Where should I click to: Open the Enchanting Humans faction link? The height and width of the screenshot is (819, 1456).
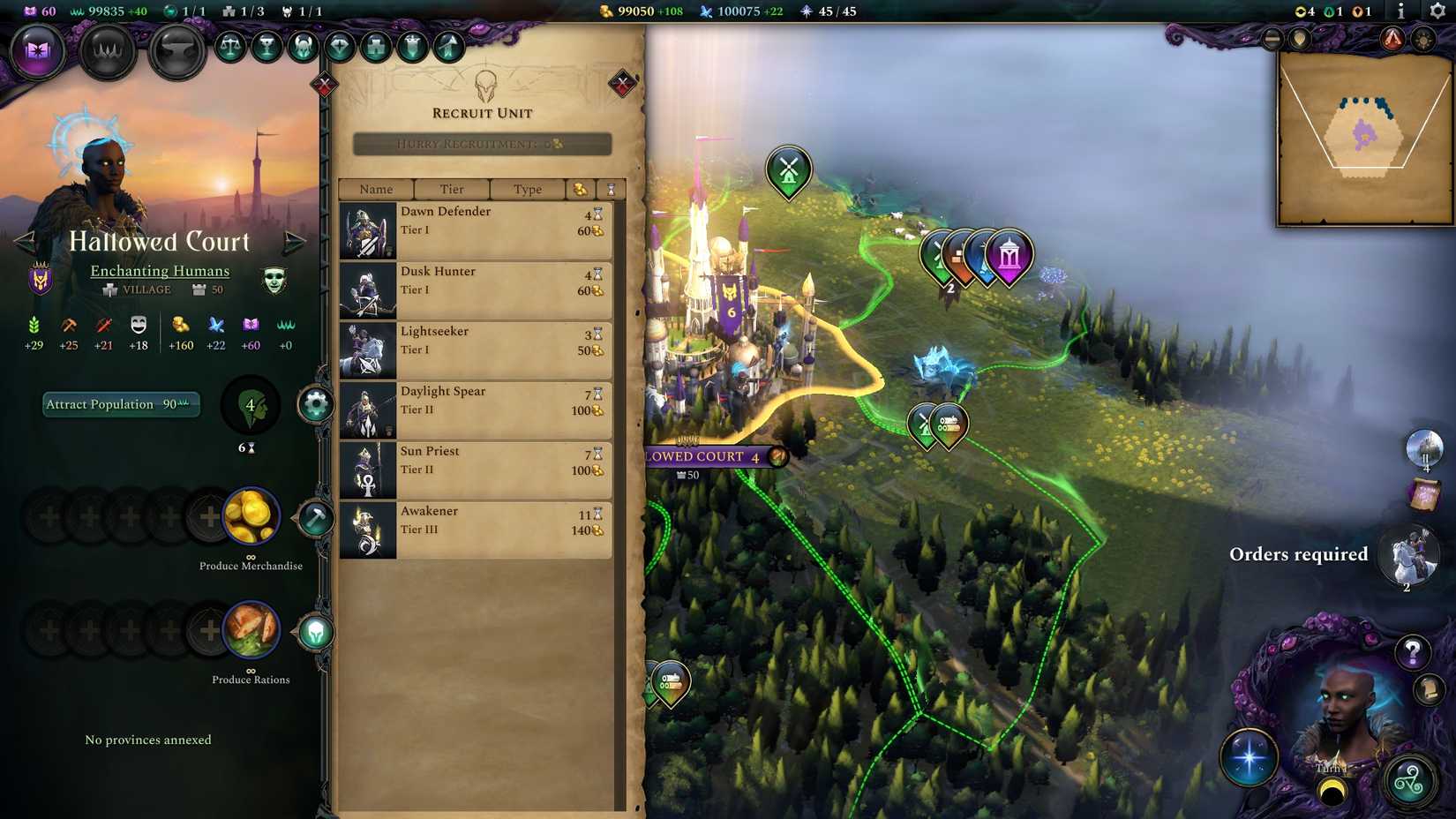(159, 271)
